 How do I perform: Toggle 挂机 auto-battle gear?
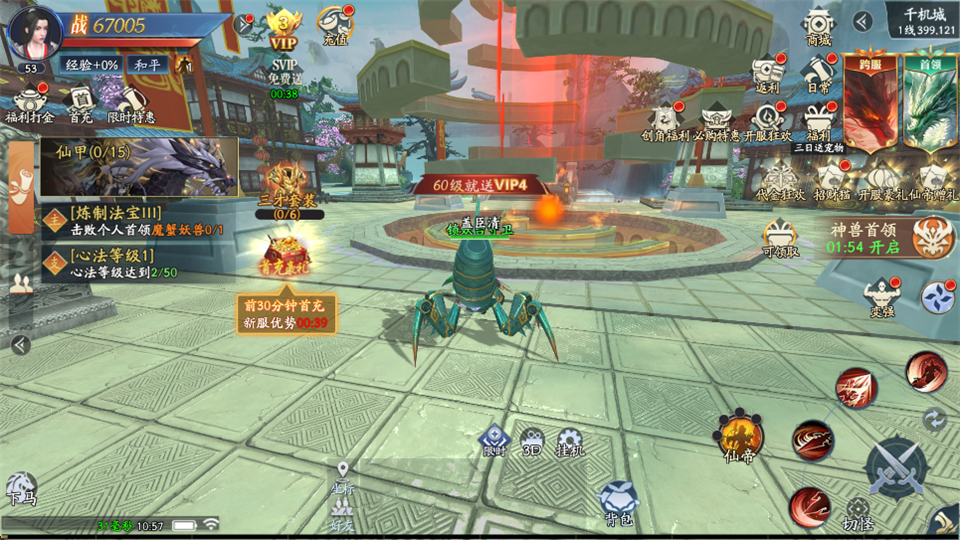(570, 442)
